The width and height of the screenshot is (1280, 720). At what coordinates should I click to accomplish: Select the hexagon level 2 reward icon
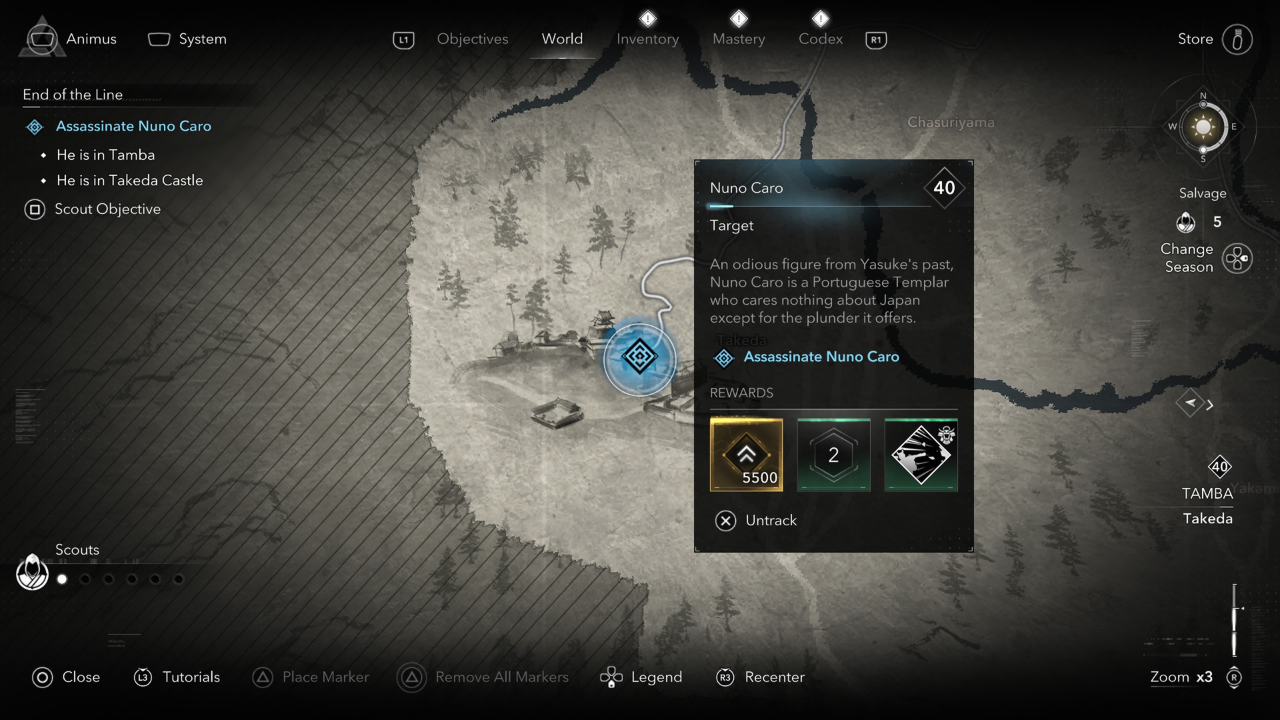[833, 455]
